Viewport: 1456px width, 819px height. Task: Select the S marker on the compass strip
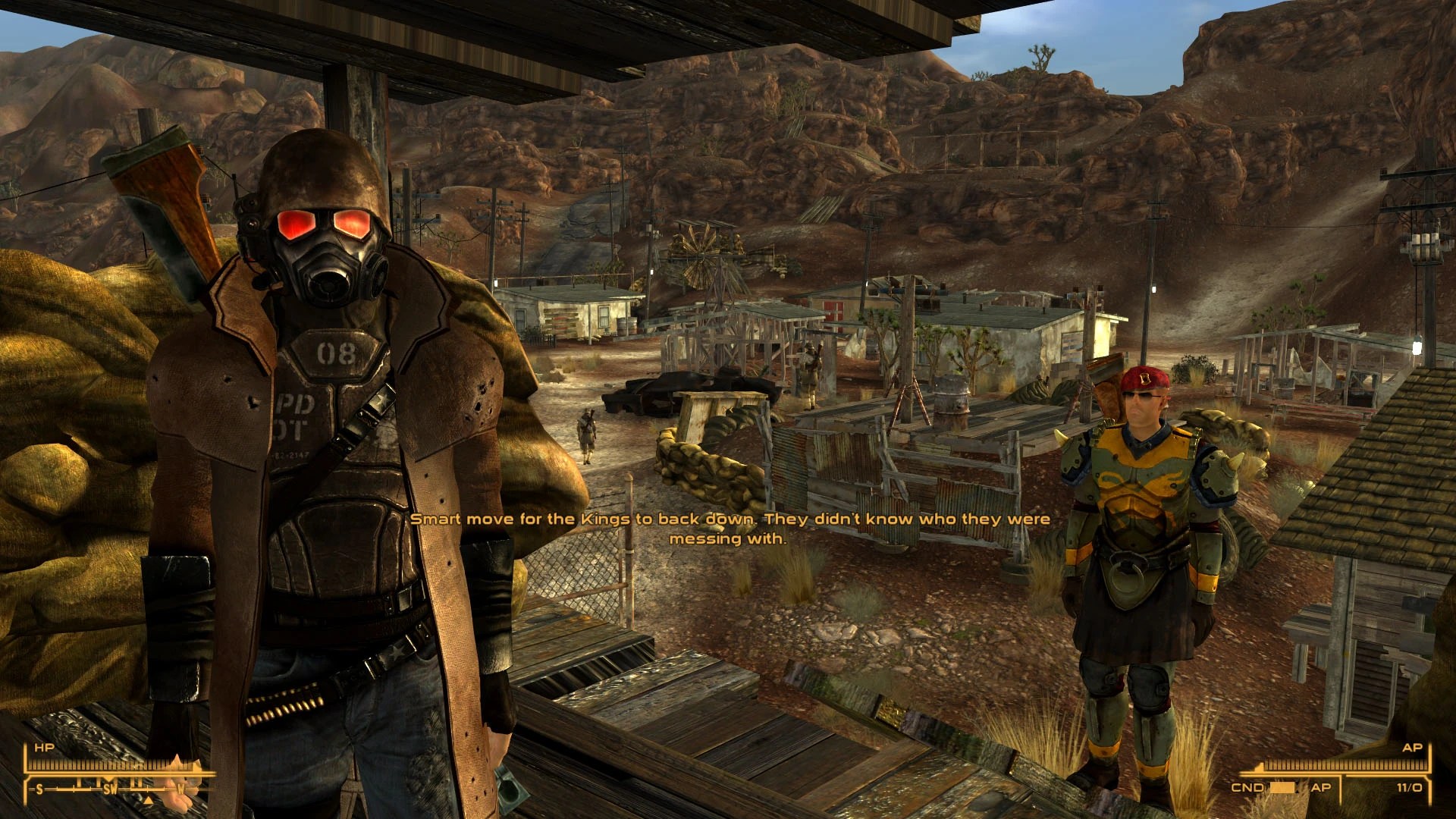click(x=39, y=789)
